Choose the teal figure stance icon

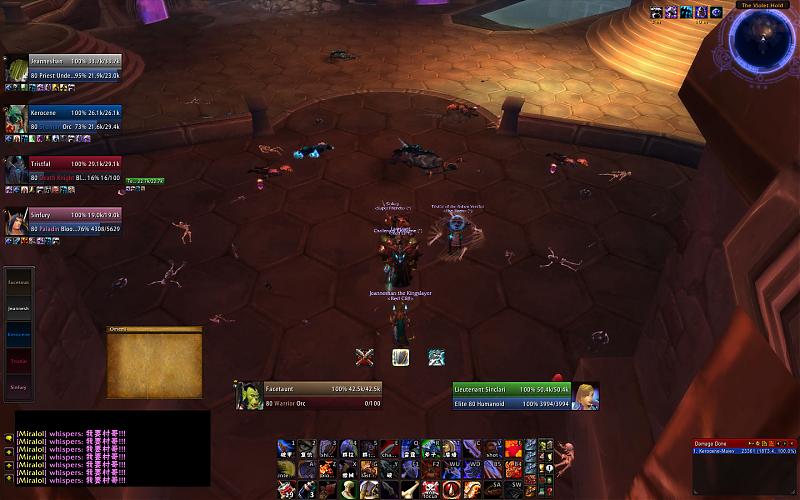(437, 356)
